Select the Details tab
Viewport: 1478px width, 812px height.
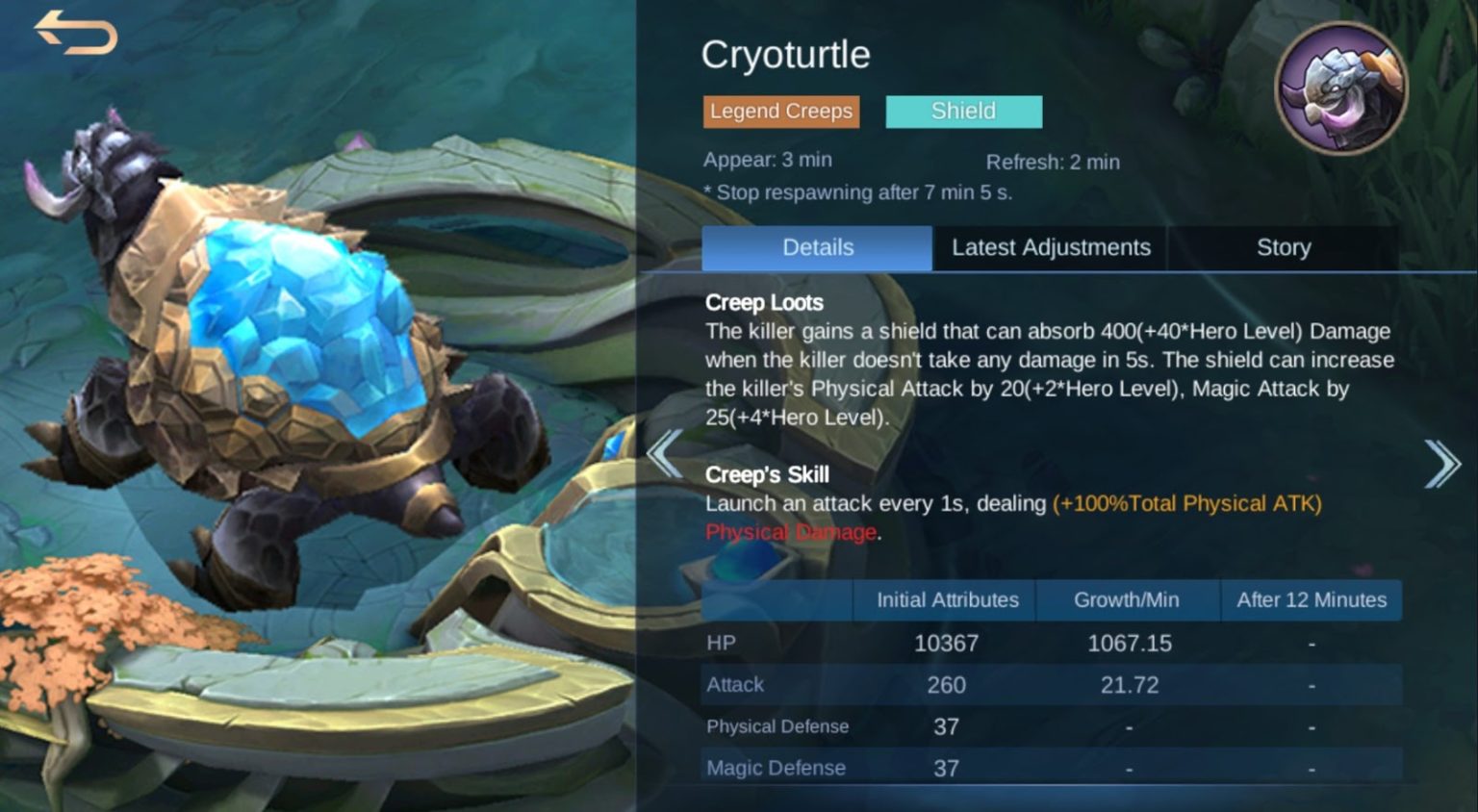coord(817,247)
